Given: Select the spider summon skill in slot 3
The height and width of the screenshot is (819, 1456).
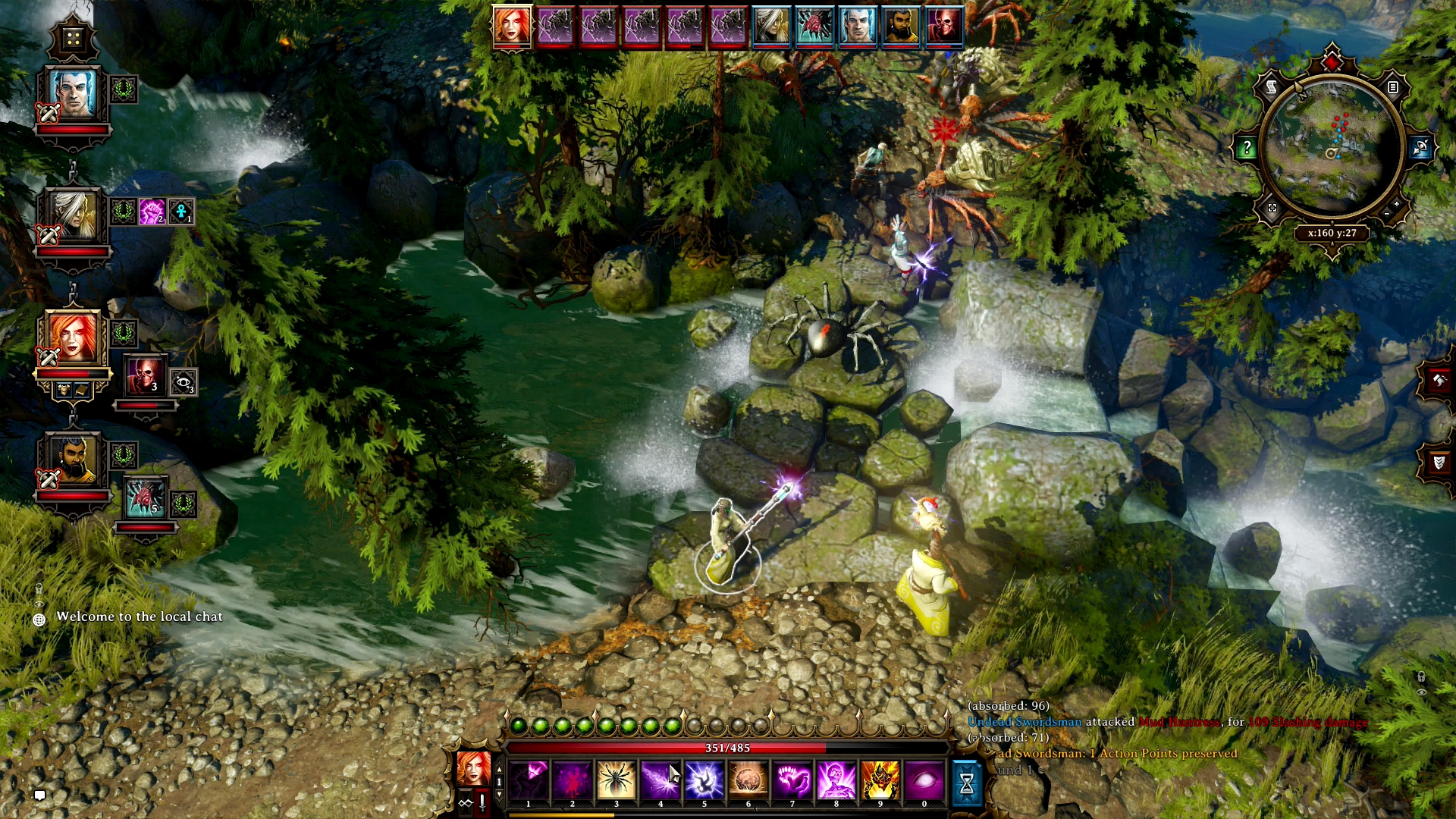Looking at the screenshot, I should (616, 780).
